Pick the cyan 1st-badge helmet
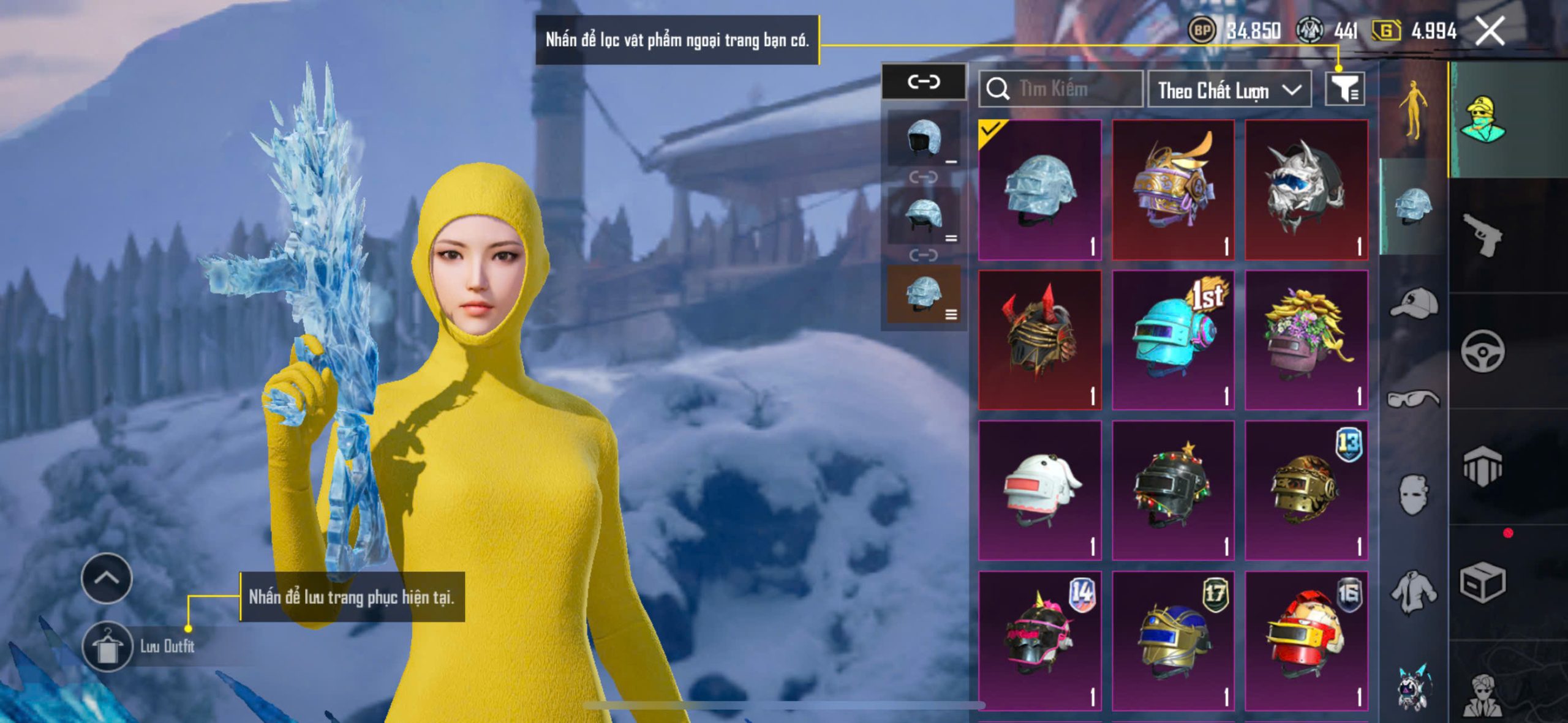This screenshot has height=723, width=1568. 1173,340
